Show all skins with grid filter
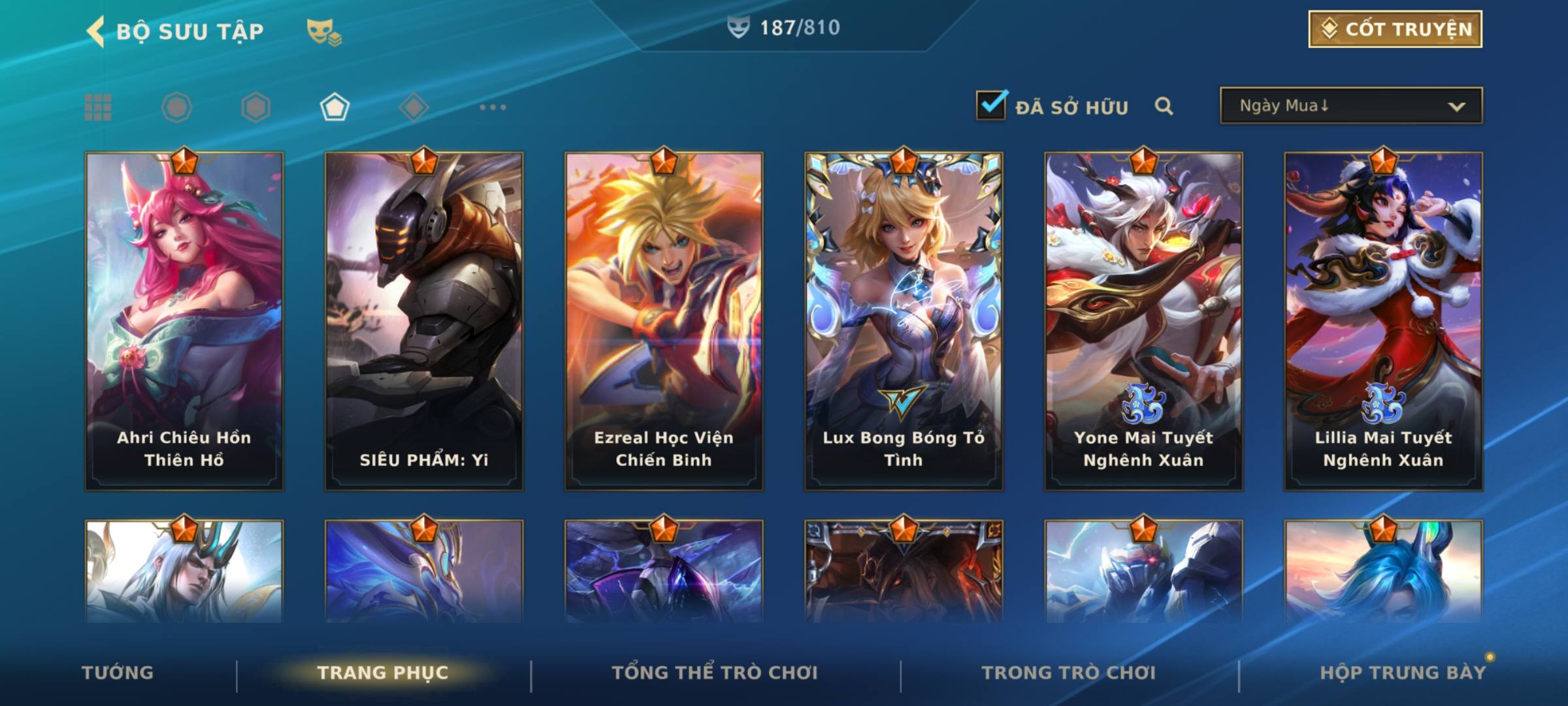1568x706 pixels. 98,107
